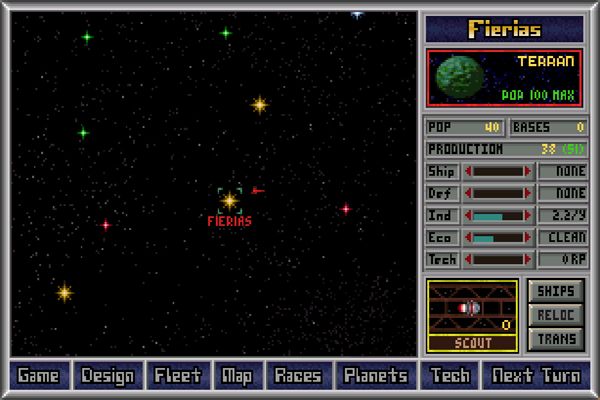Select the Scout ship build box

pyautogui.click(x=472, y=315)
